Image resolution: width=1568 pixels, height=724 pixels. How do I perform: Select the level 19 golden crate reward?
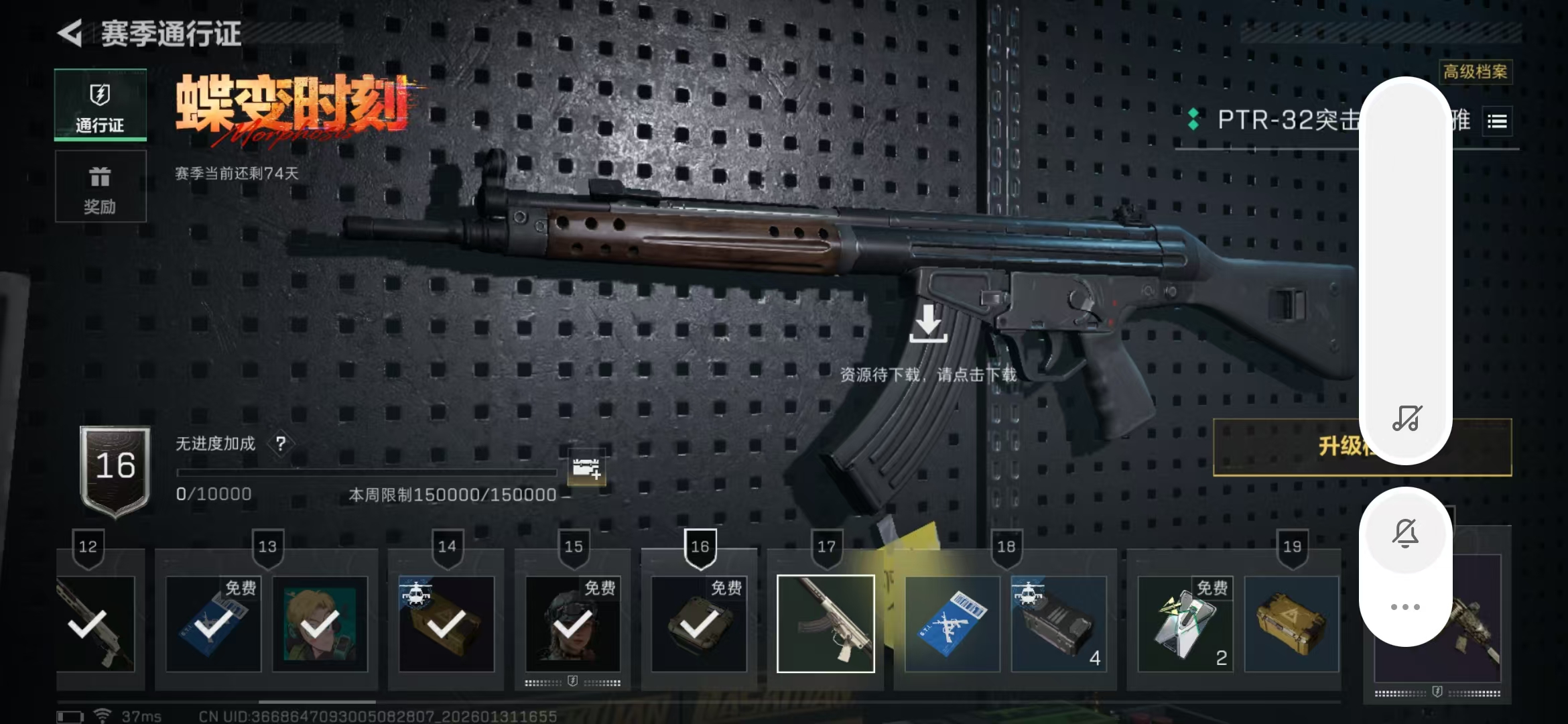coord(1291,623)
